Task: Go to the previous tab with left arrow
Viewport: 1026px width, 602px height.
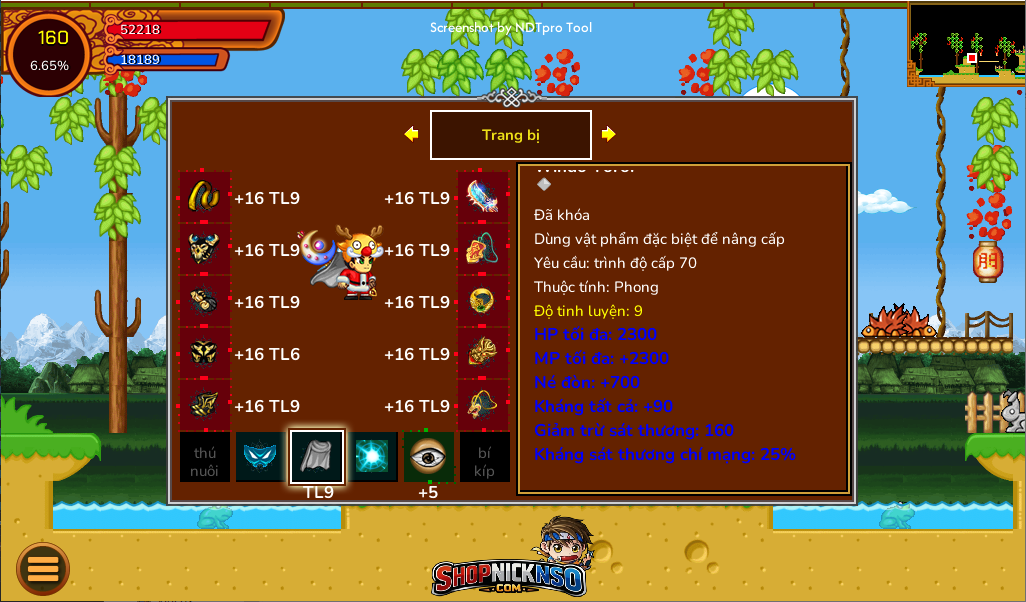Action: (x=411, y=134)
